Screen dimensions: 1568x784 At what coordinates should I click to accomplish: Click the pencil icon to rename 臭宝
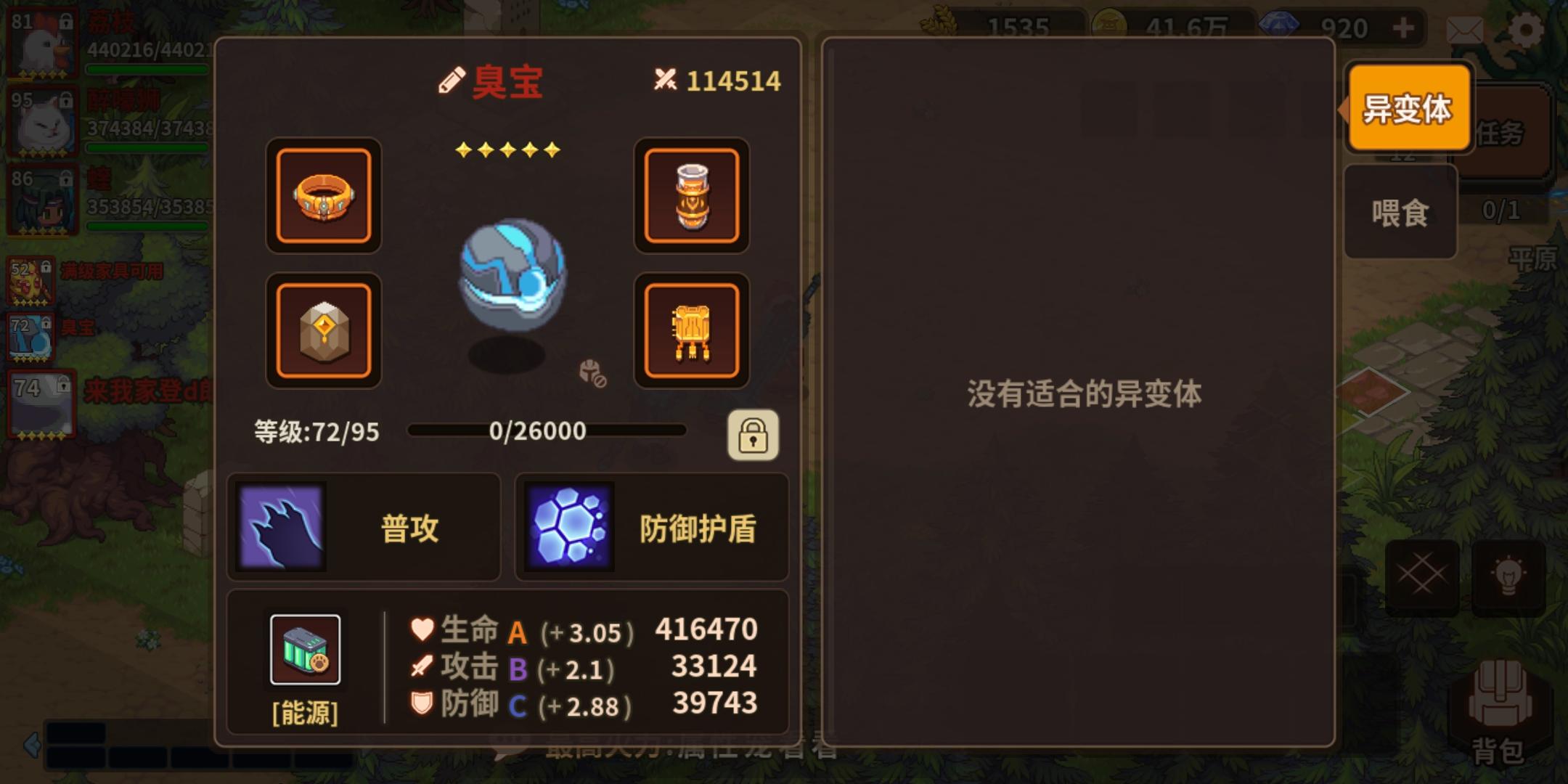pos(451,78)
